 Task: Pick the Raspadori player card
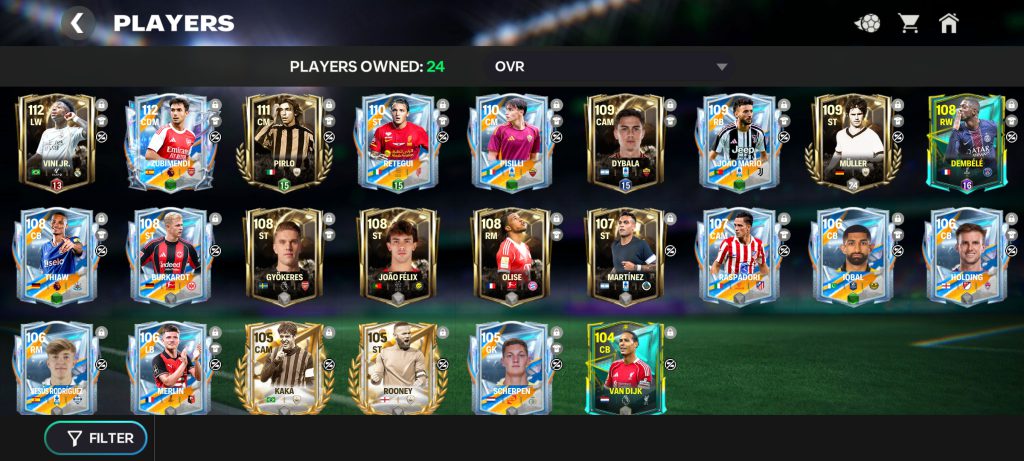[x=738, y=256]
